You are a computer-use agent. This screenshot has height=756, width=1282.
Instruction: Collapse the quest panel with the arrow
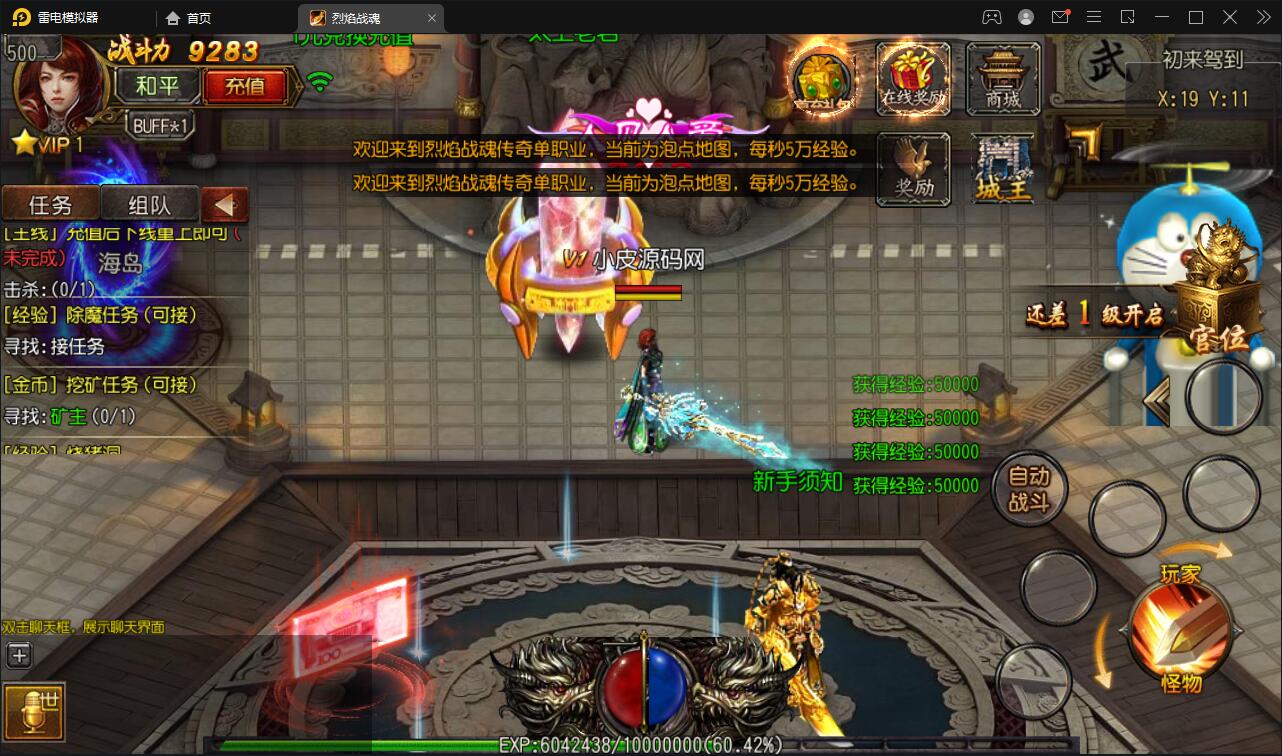[225, 205]
